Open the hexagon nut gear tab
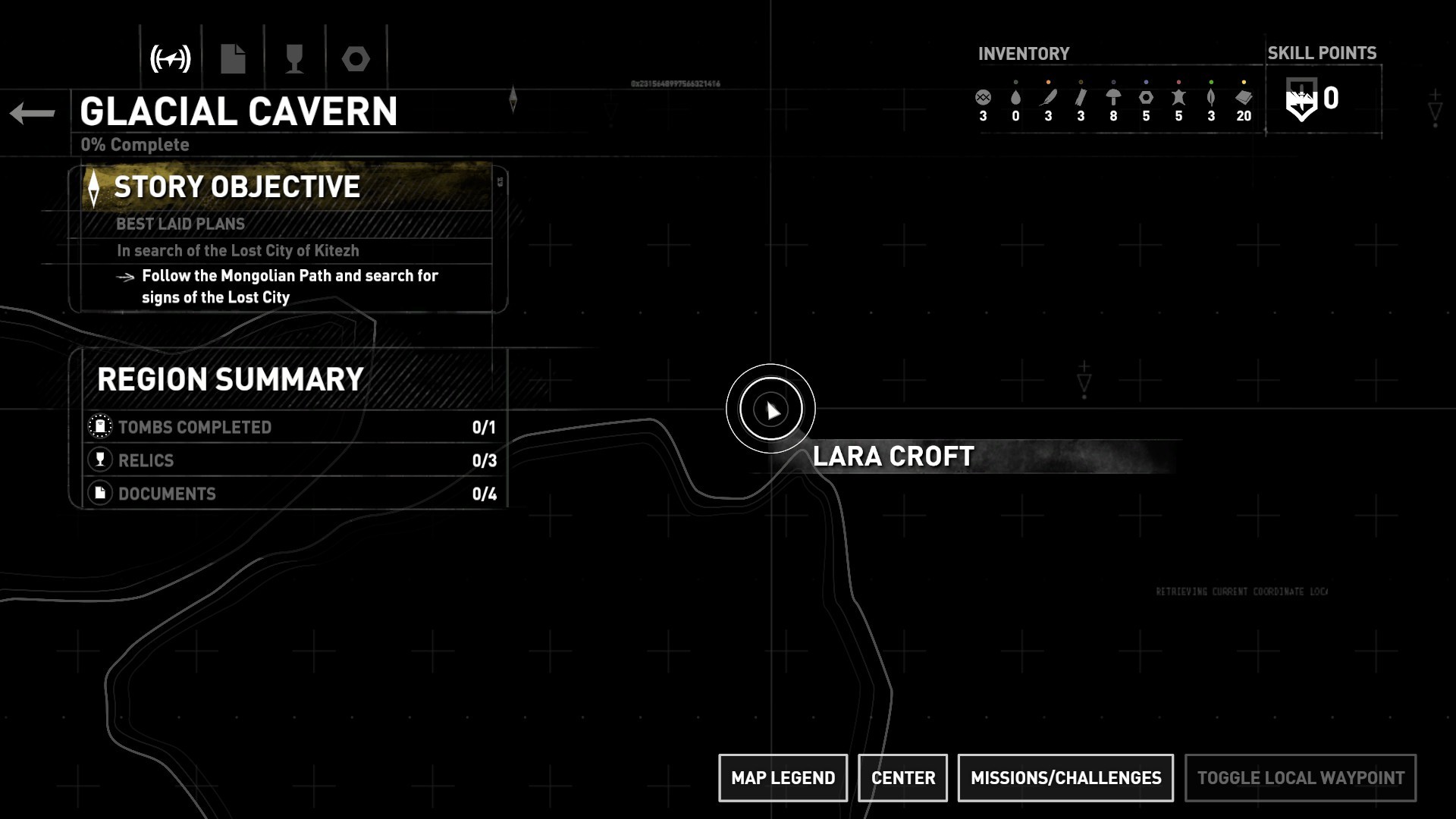This screenshot has height=819, width=1456. [x=356, y=58]
